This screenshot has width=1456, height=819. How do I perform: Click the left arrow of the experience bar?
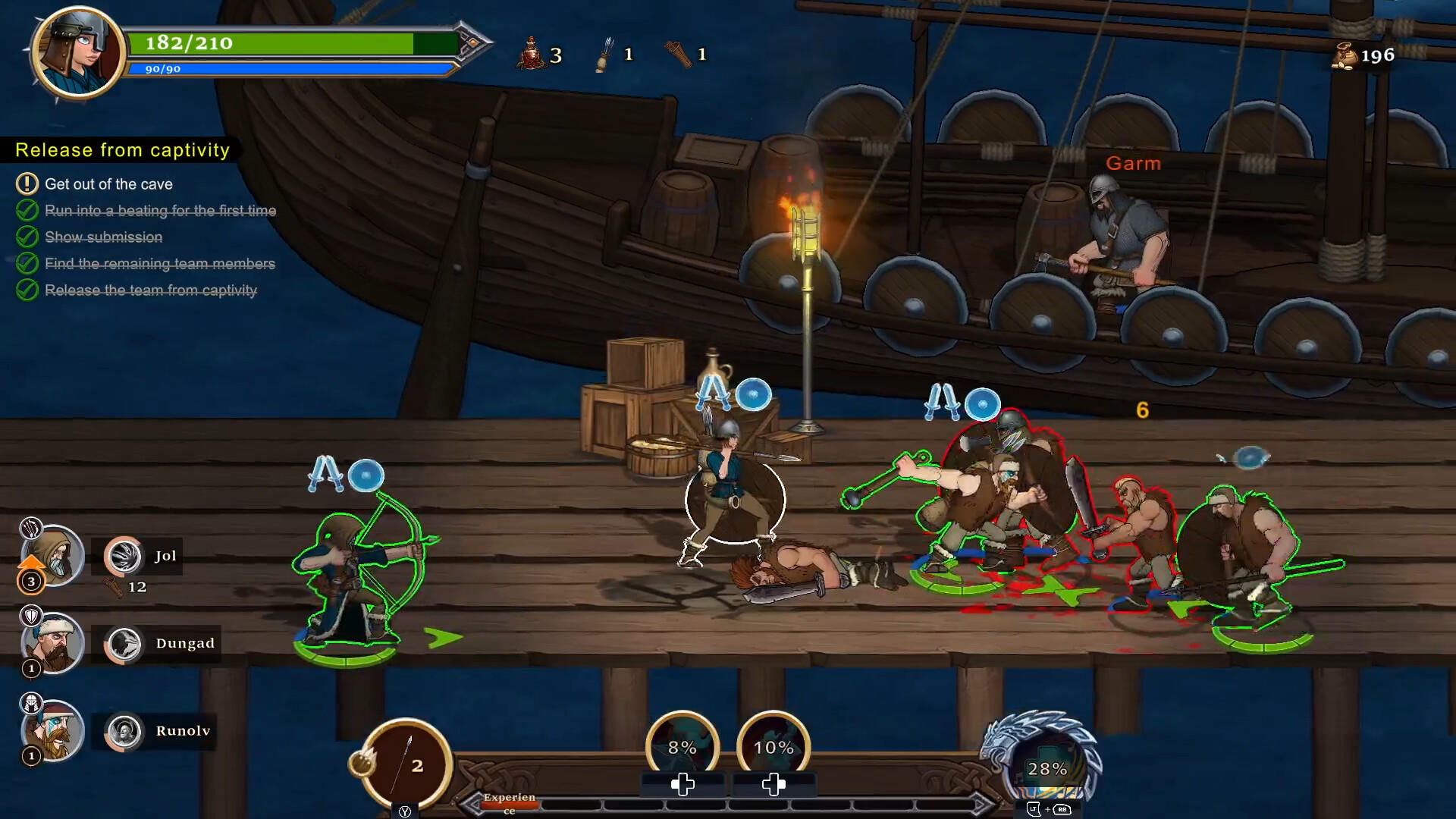(471, 802)
